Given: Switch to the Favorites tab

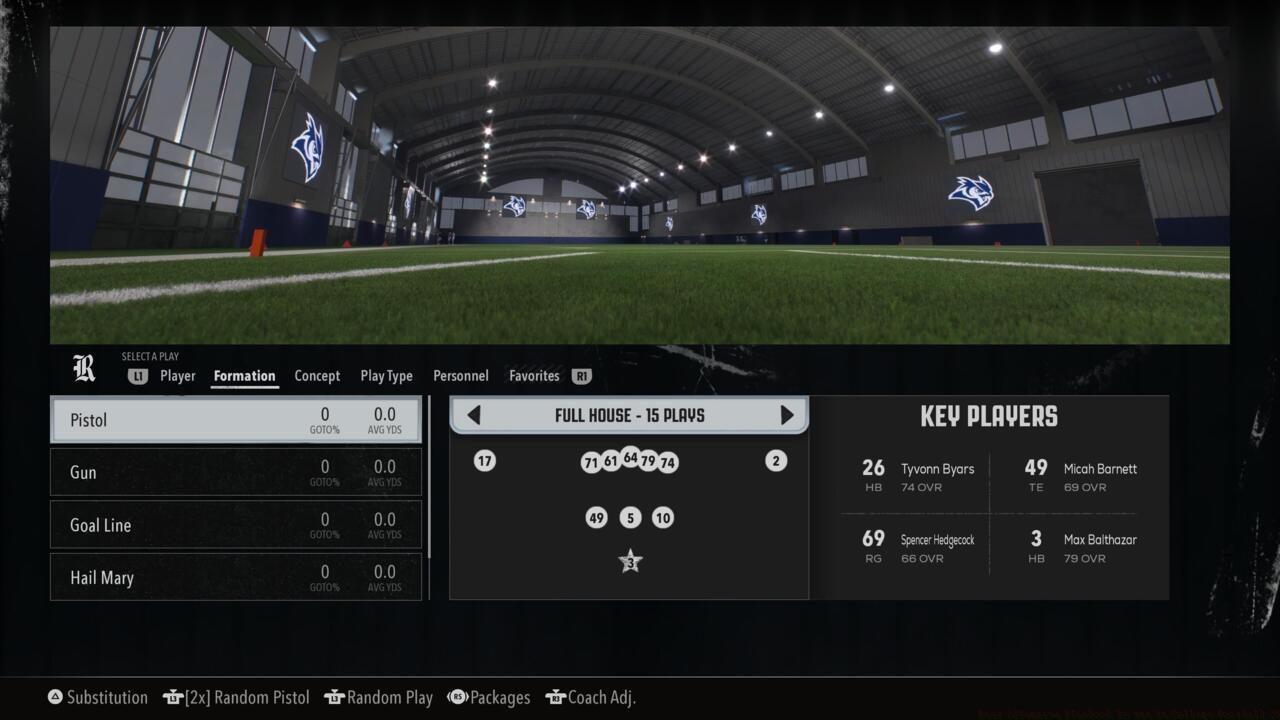Looking at the screenshot, I should coord(533,376).
